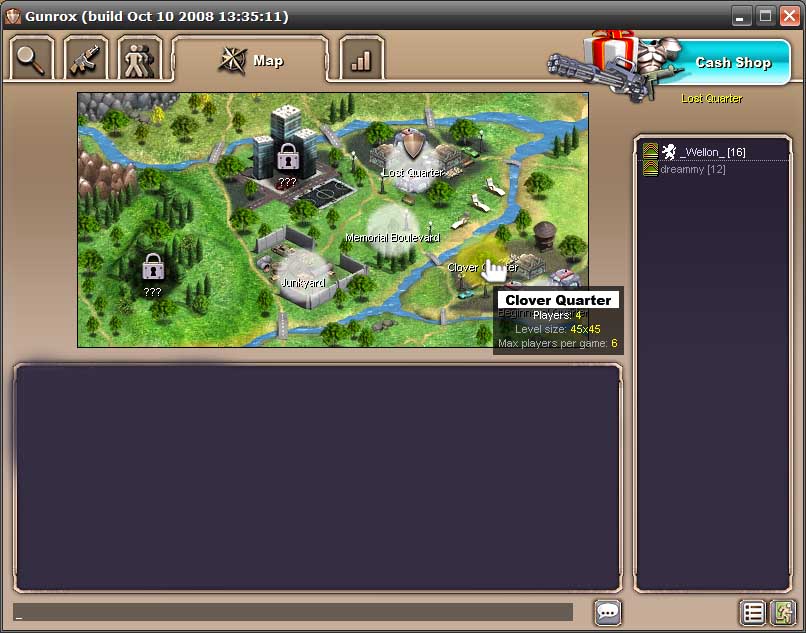This screenshot has width=806, height=633.
Task: Focus the chat text input field
Action: click(293, 612)
